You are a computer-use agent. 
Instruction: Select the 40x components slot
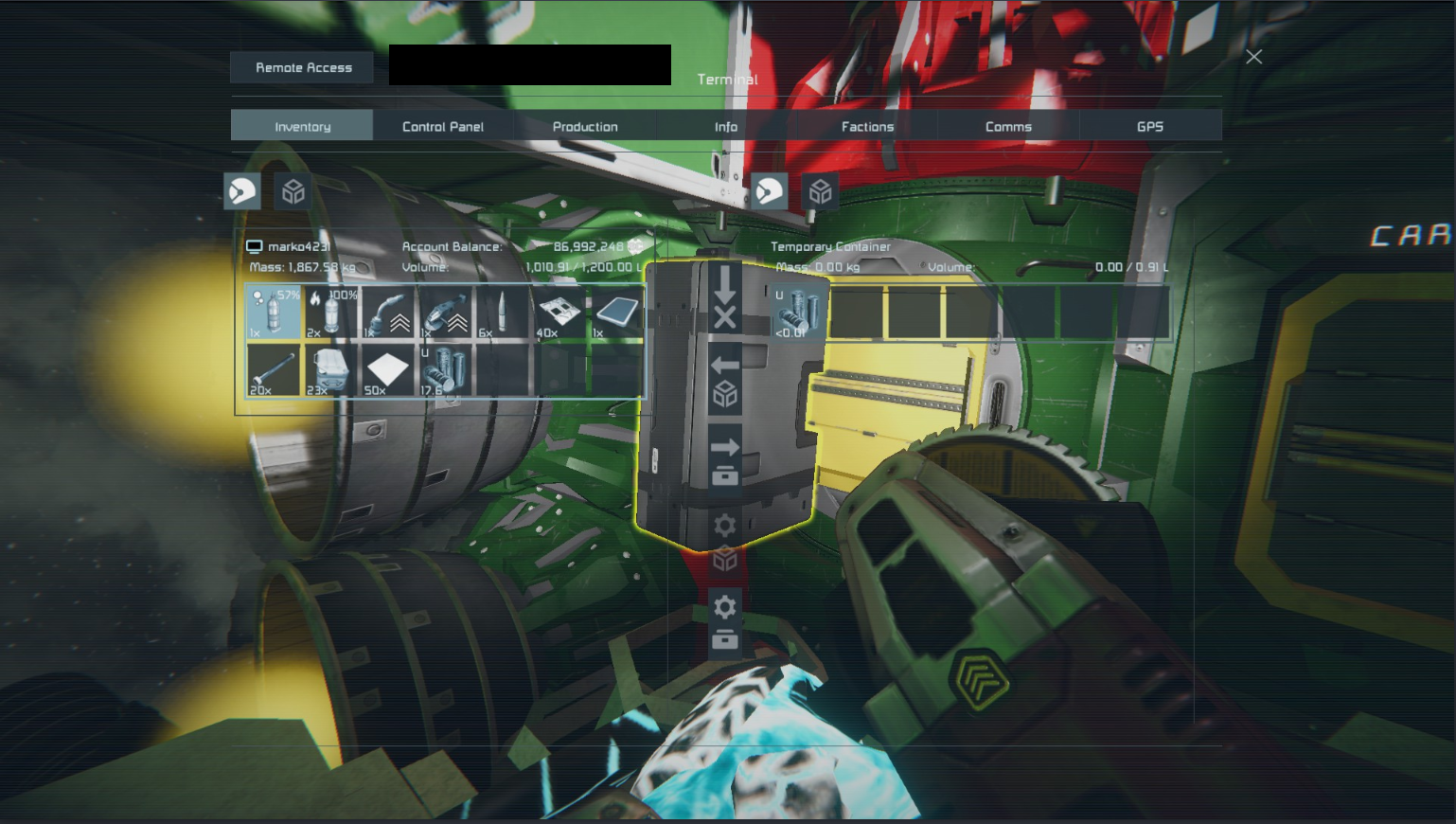(559, 313)
